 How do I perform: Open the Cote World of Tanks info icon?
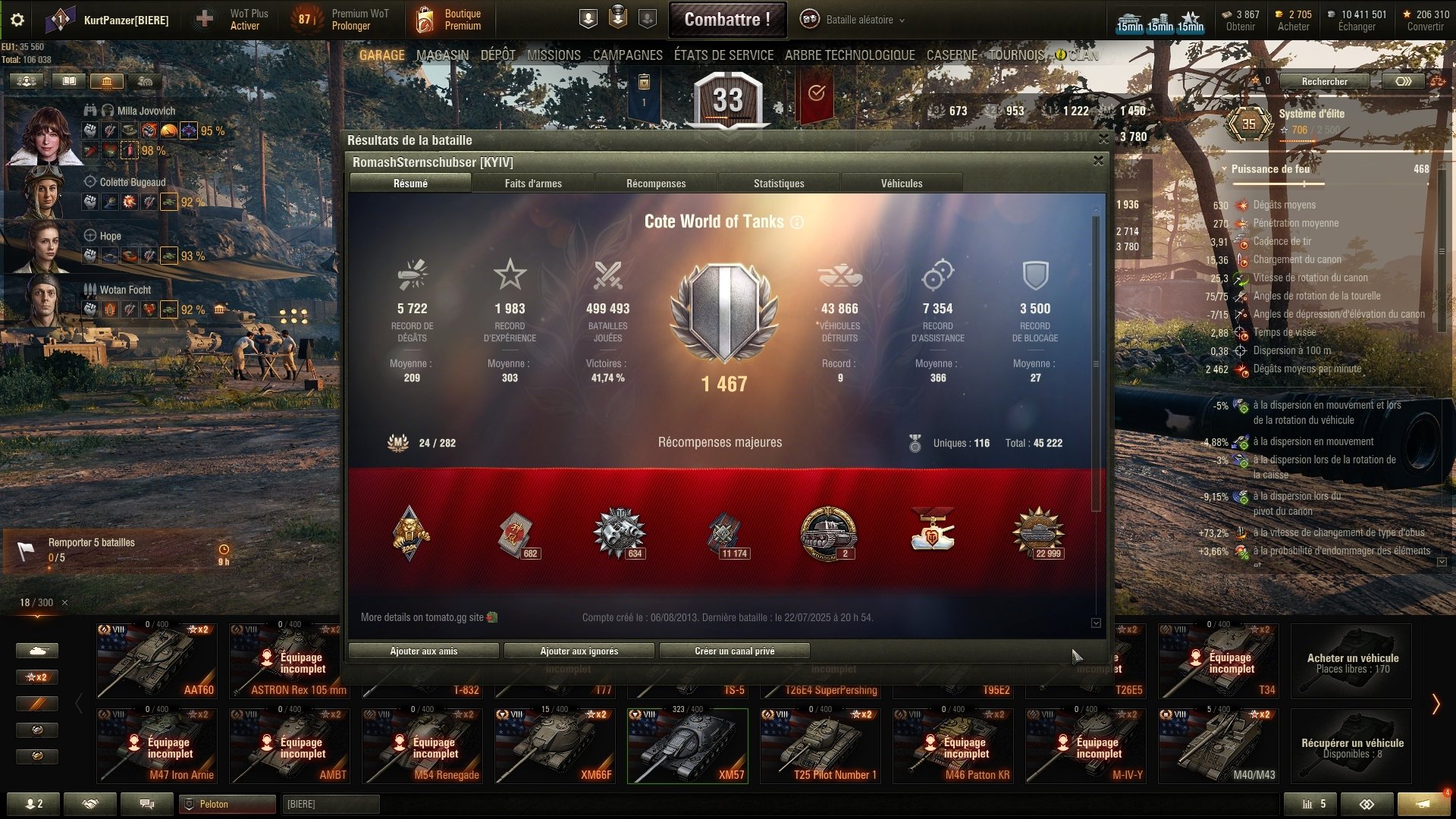click(797, 222)
